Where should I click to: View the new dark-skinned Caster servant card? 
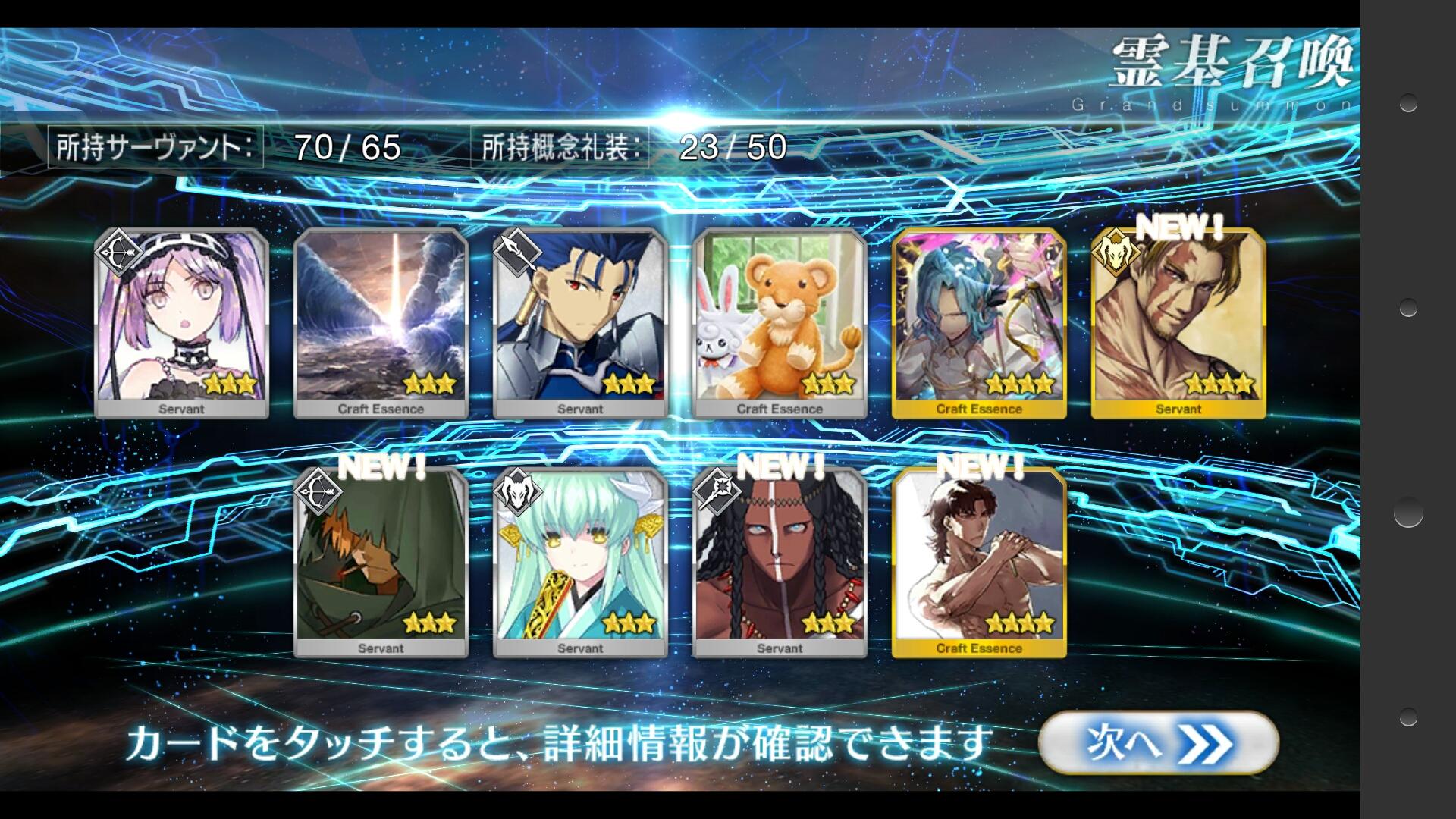780,562
